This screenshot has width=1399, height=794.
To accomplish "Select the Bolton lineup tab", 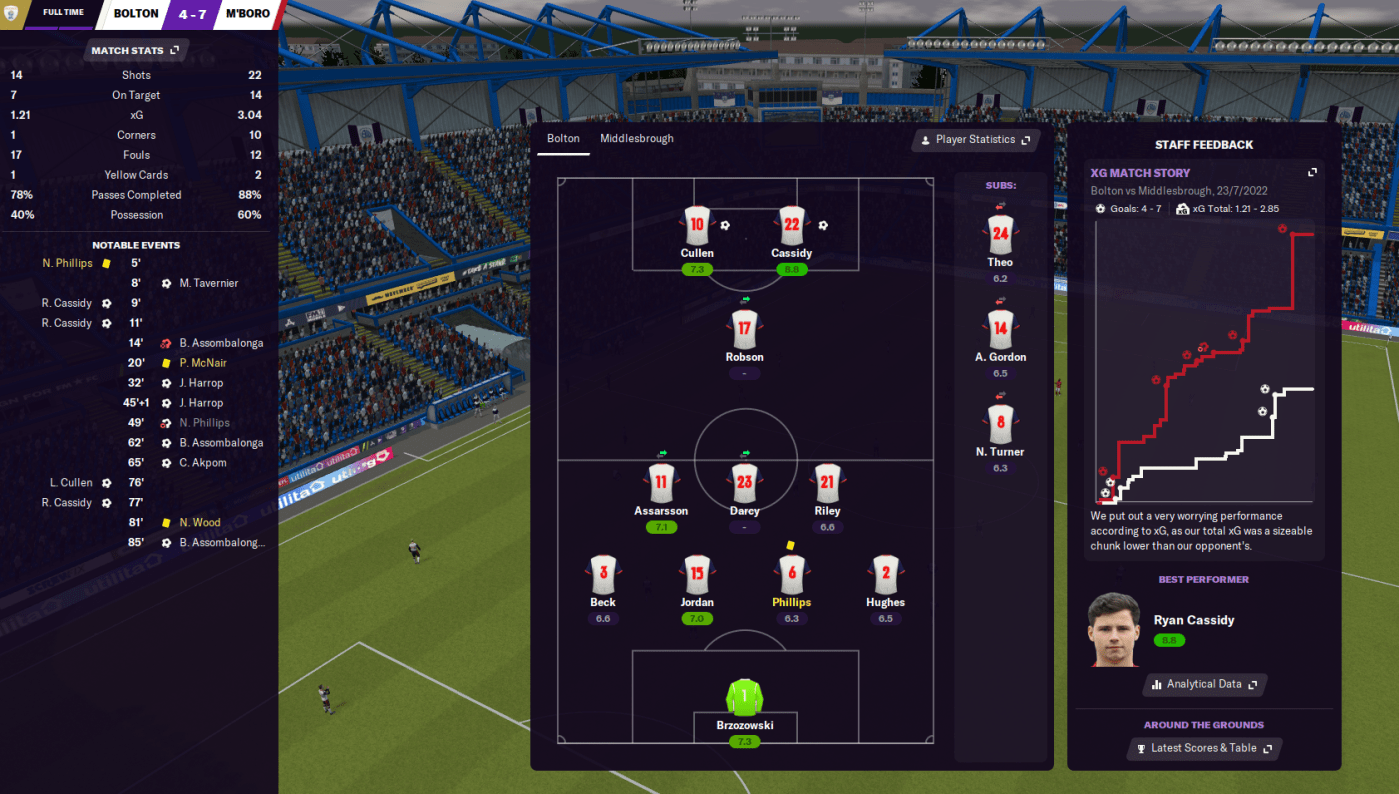I will click(563, 139).
